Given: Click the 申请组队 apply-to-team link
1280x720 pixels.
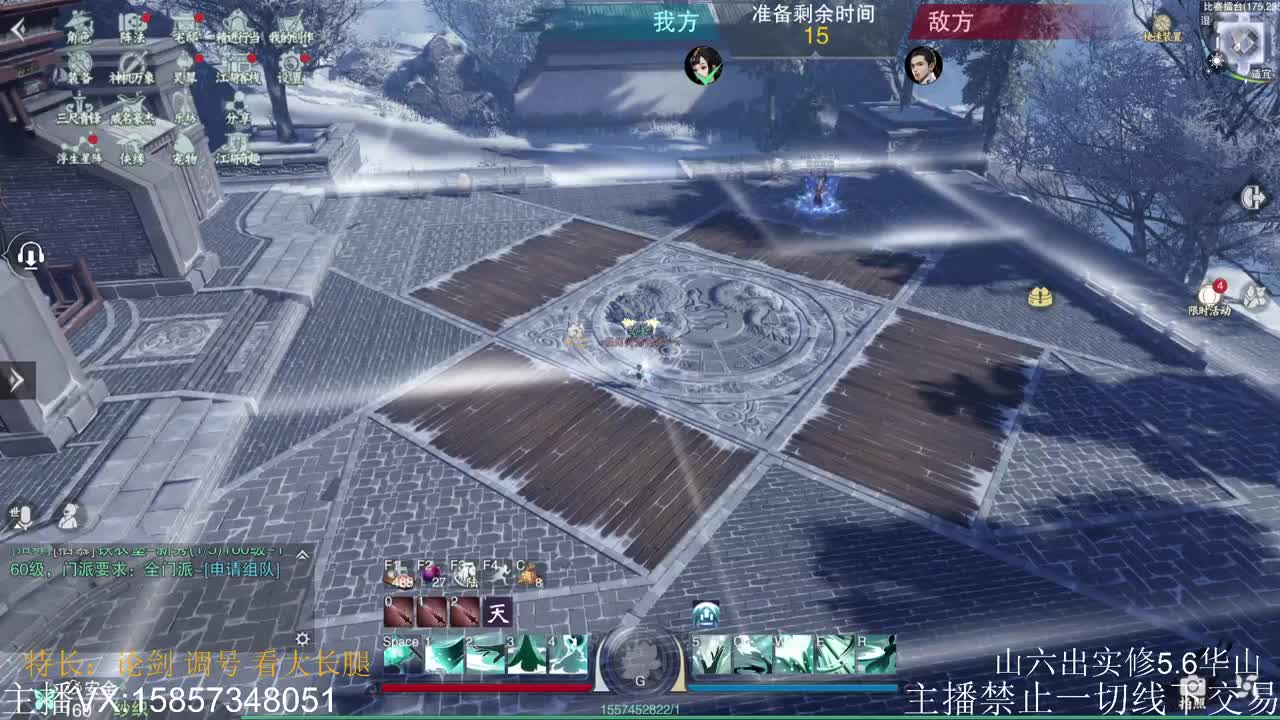Looking at the screenshot, I should pos(244,571).
